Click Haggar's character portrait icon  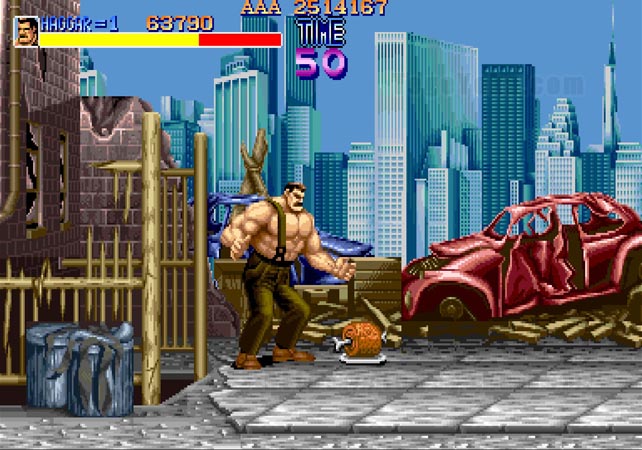tap(26, 31)
